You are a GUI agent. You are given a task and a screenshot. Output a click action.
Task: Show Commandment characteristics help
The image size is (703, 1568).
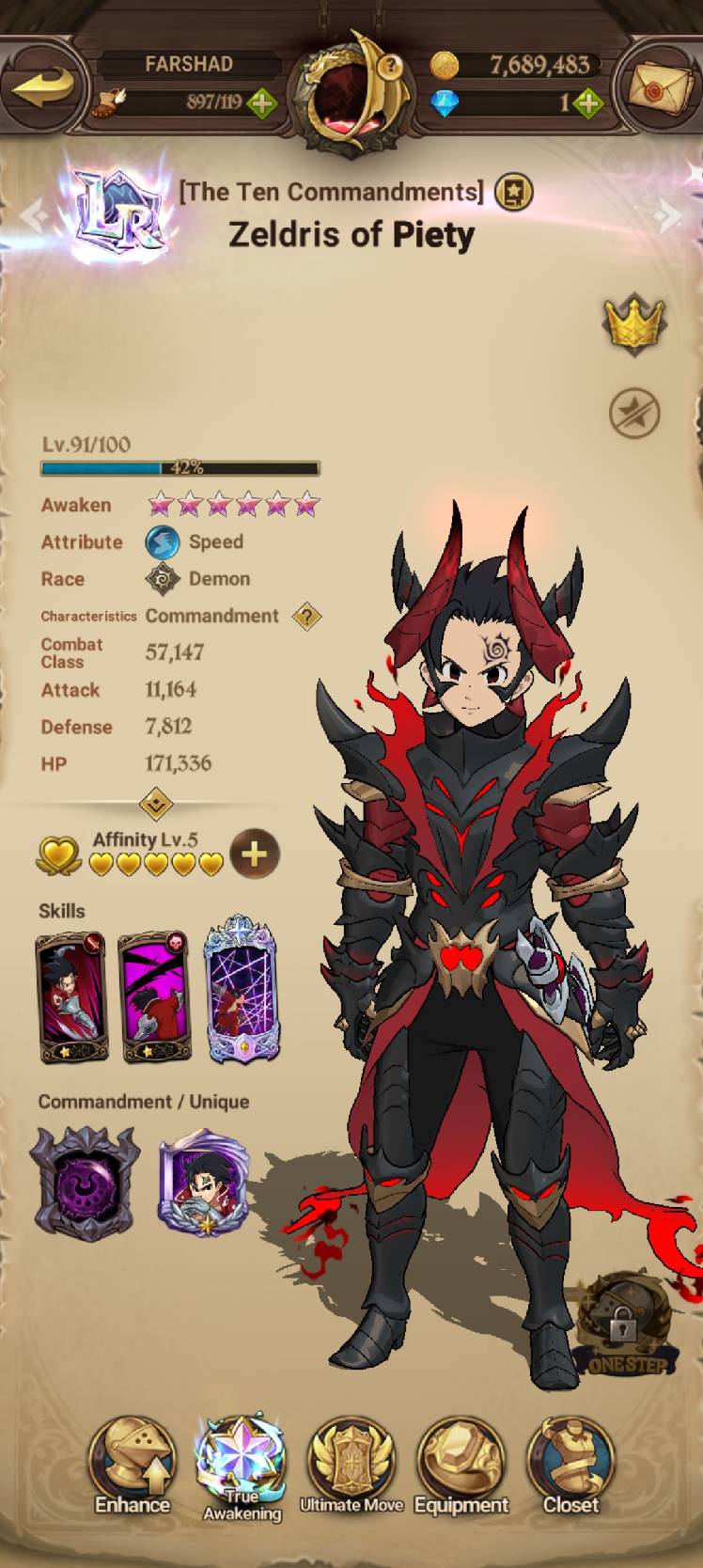(306, 617)
